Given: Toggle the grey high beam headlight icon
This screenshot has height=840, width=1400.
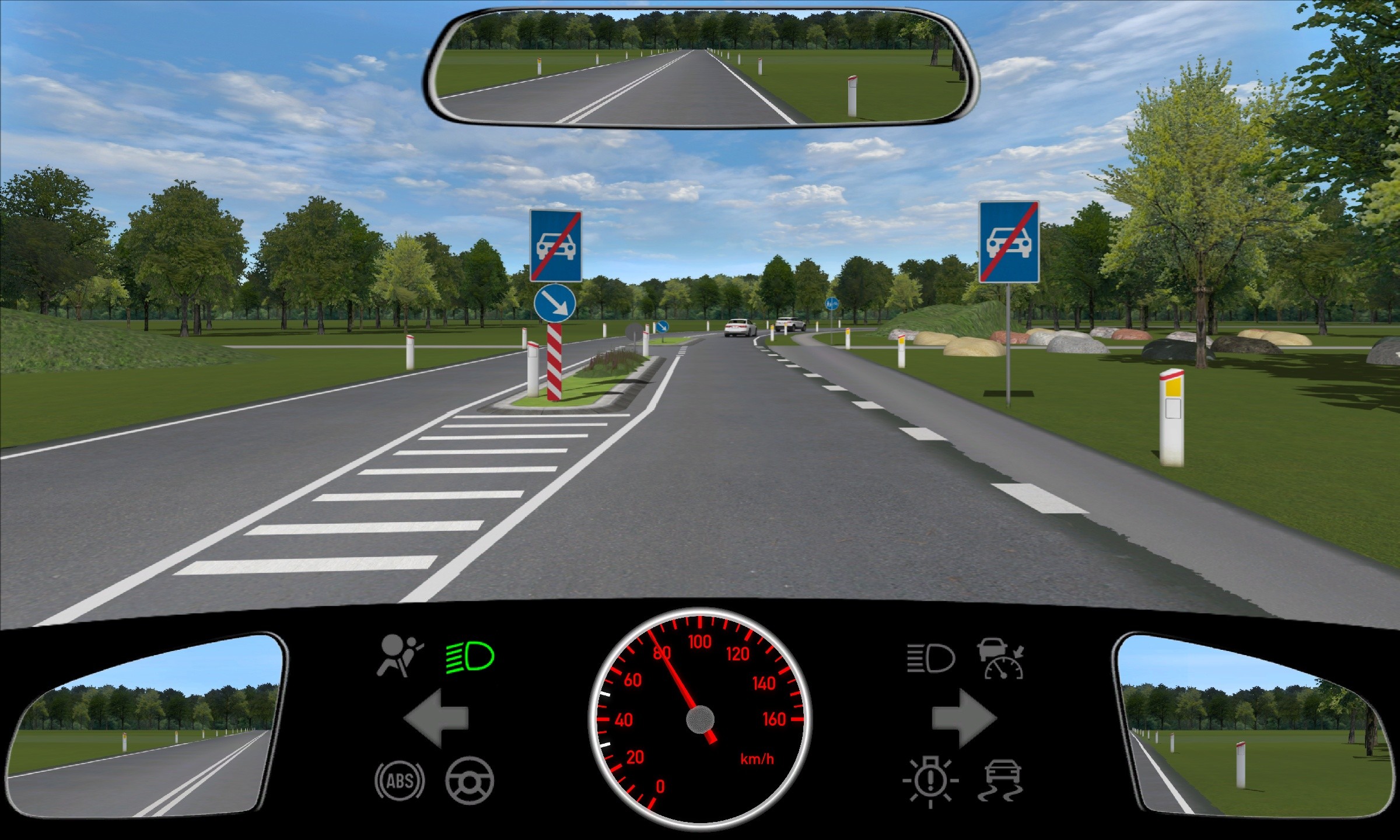Looking at the screenshot, I should tap(930, 659).
